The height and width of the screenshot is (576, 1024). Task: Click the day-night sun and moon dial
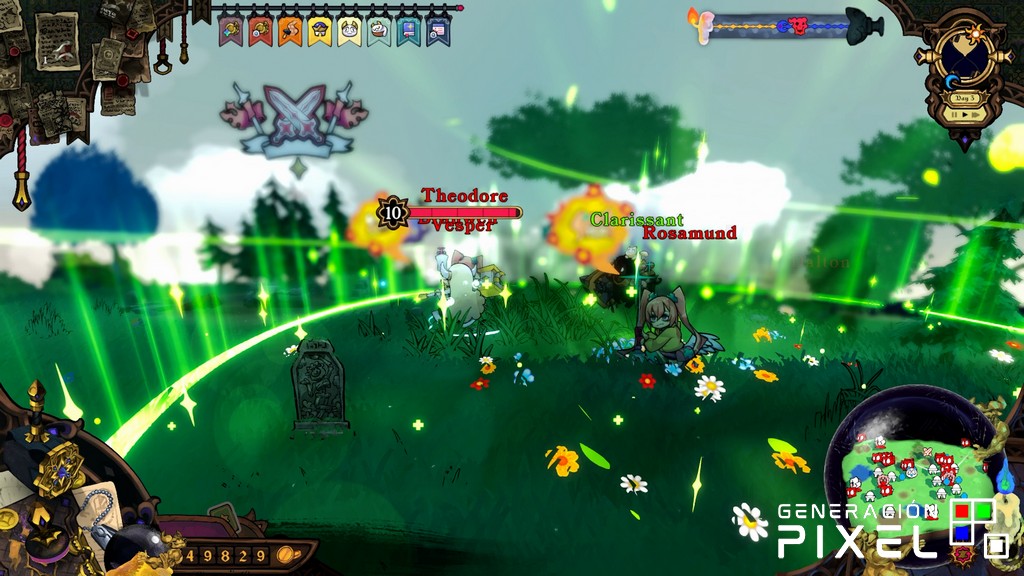click(x=965, y=60)
